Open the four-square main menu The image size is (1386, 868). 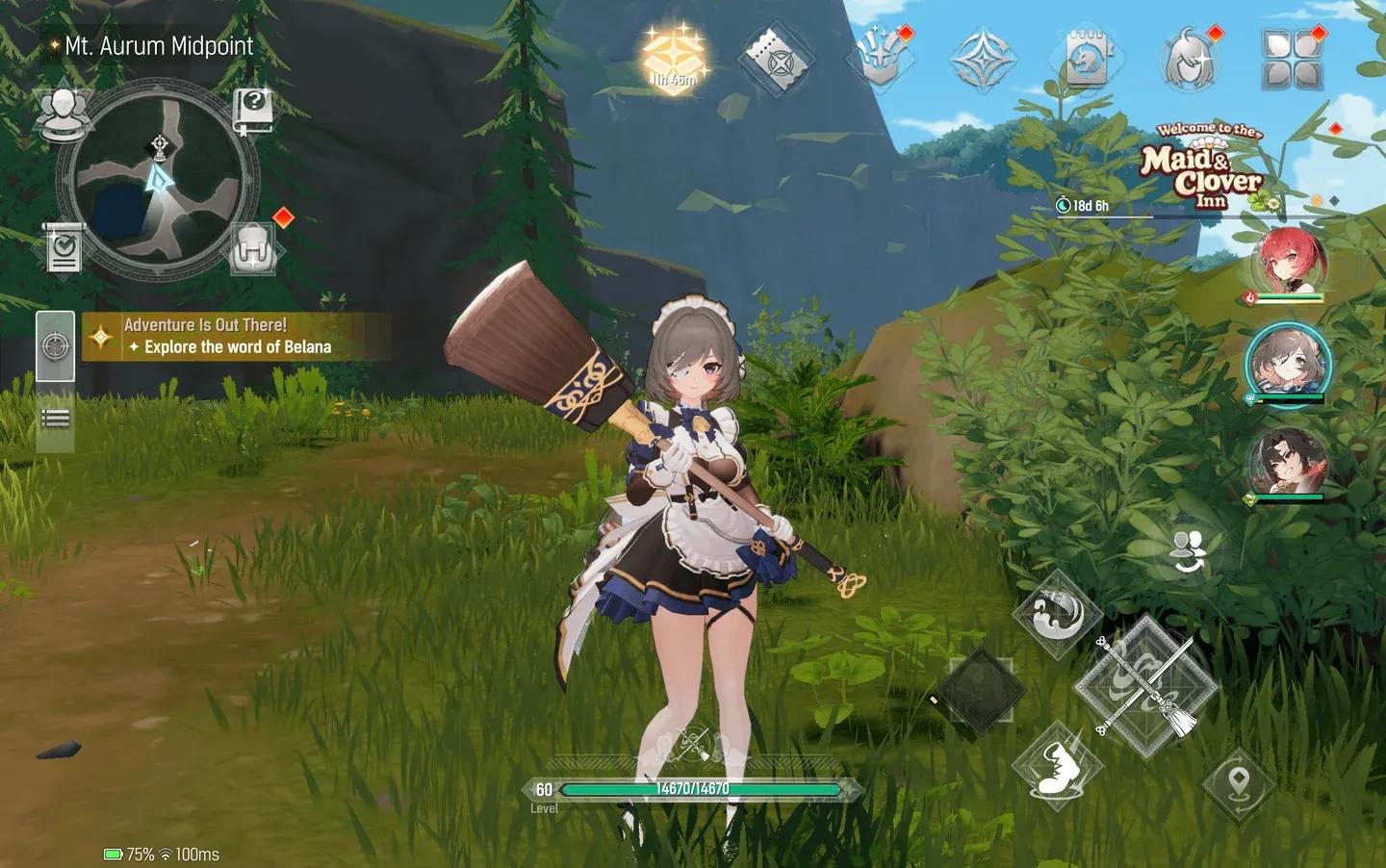click(1285, 58)
